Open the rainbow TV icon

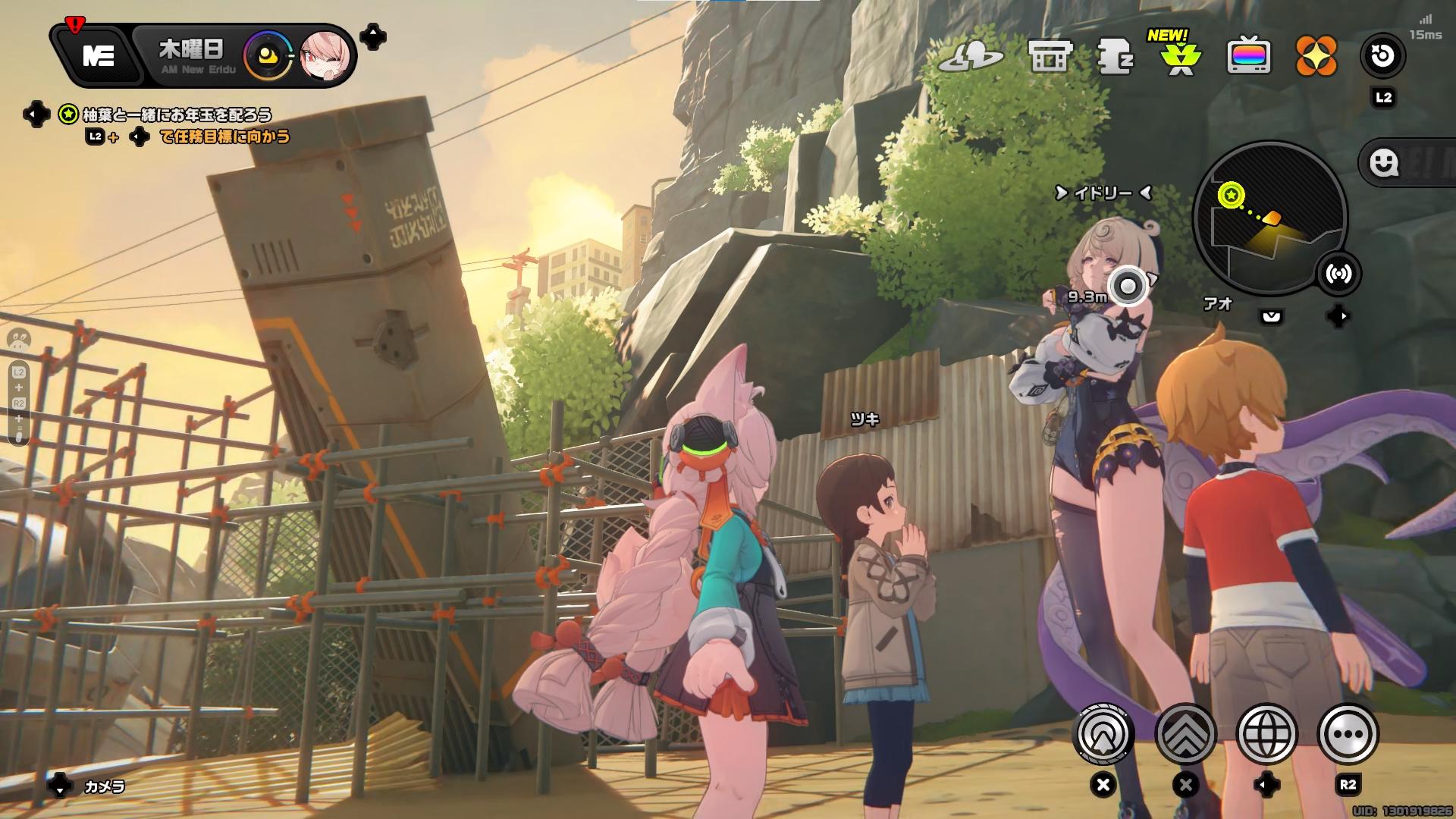coord(1249,56)
